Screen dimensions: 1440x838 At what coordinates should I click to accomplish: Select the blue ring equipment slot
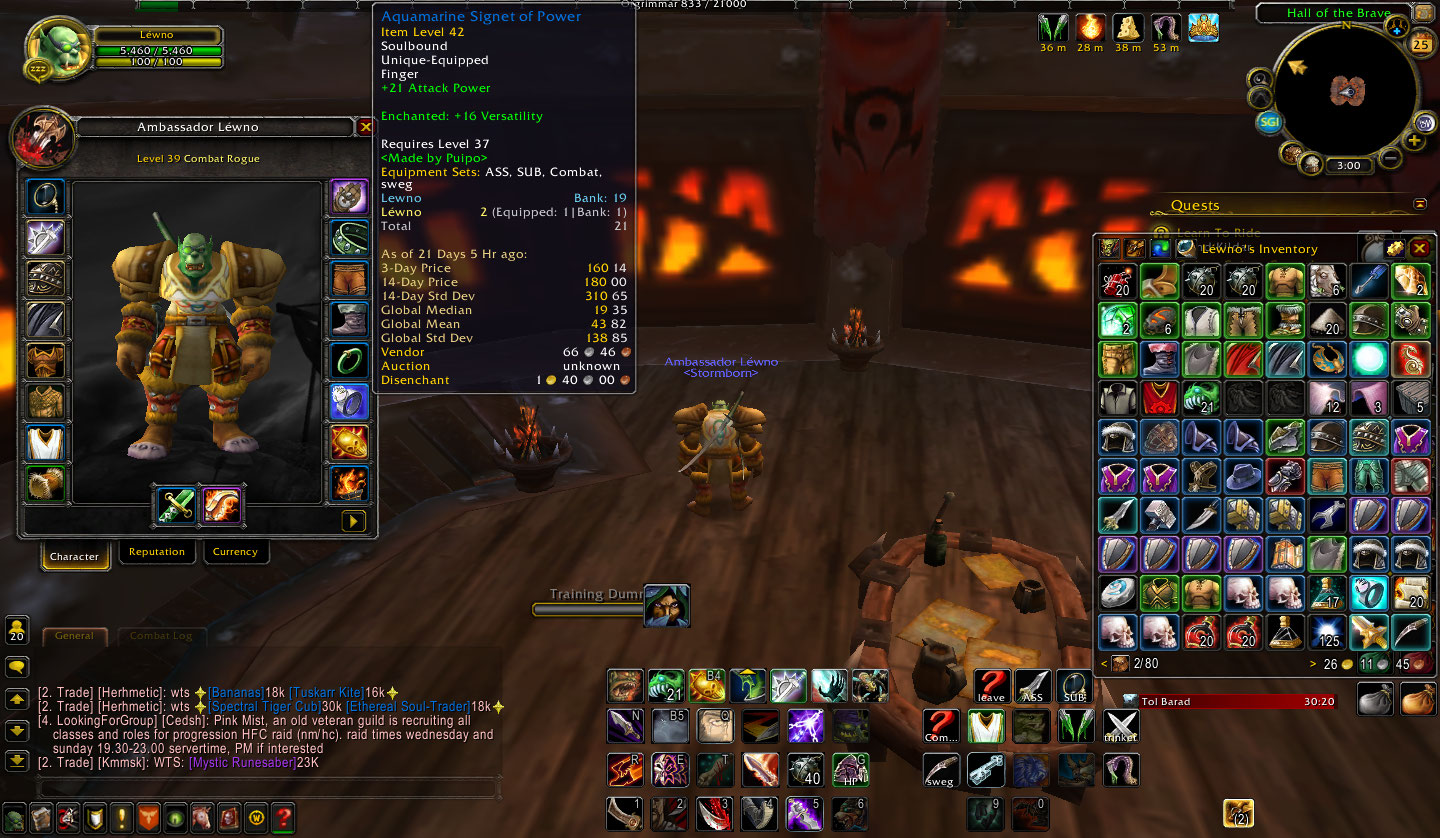point(349,402)
